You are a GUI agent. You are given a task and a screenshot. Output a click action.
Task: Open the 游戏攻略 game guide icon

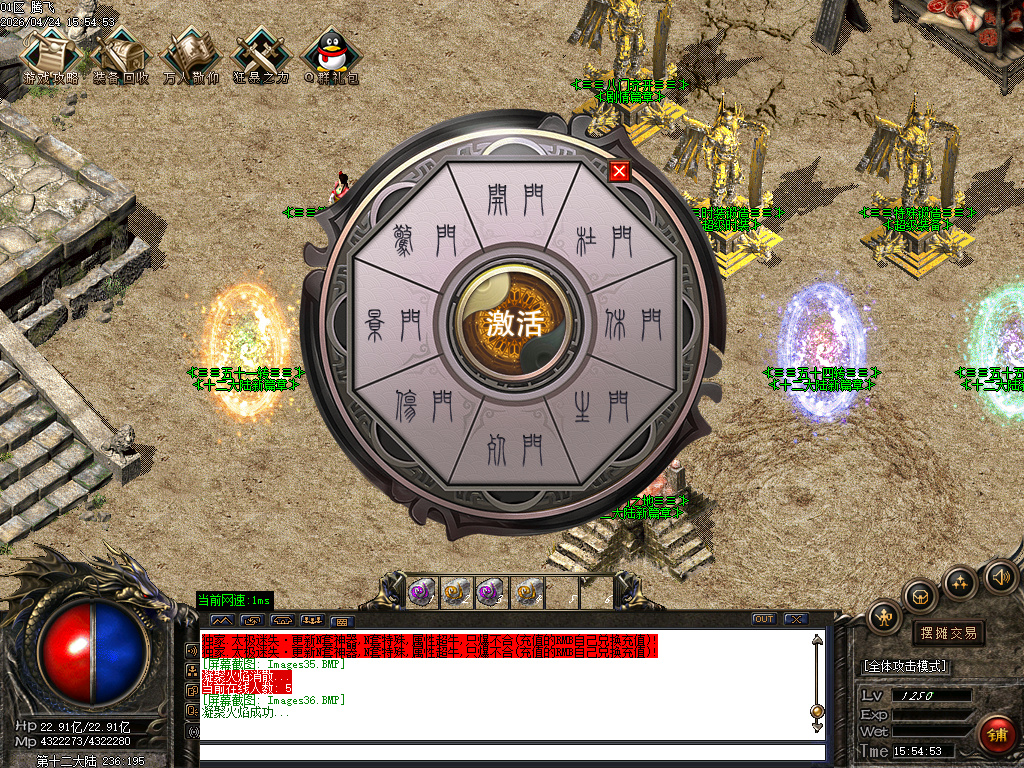coord(50,55)
